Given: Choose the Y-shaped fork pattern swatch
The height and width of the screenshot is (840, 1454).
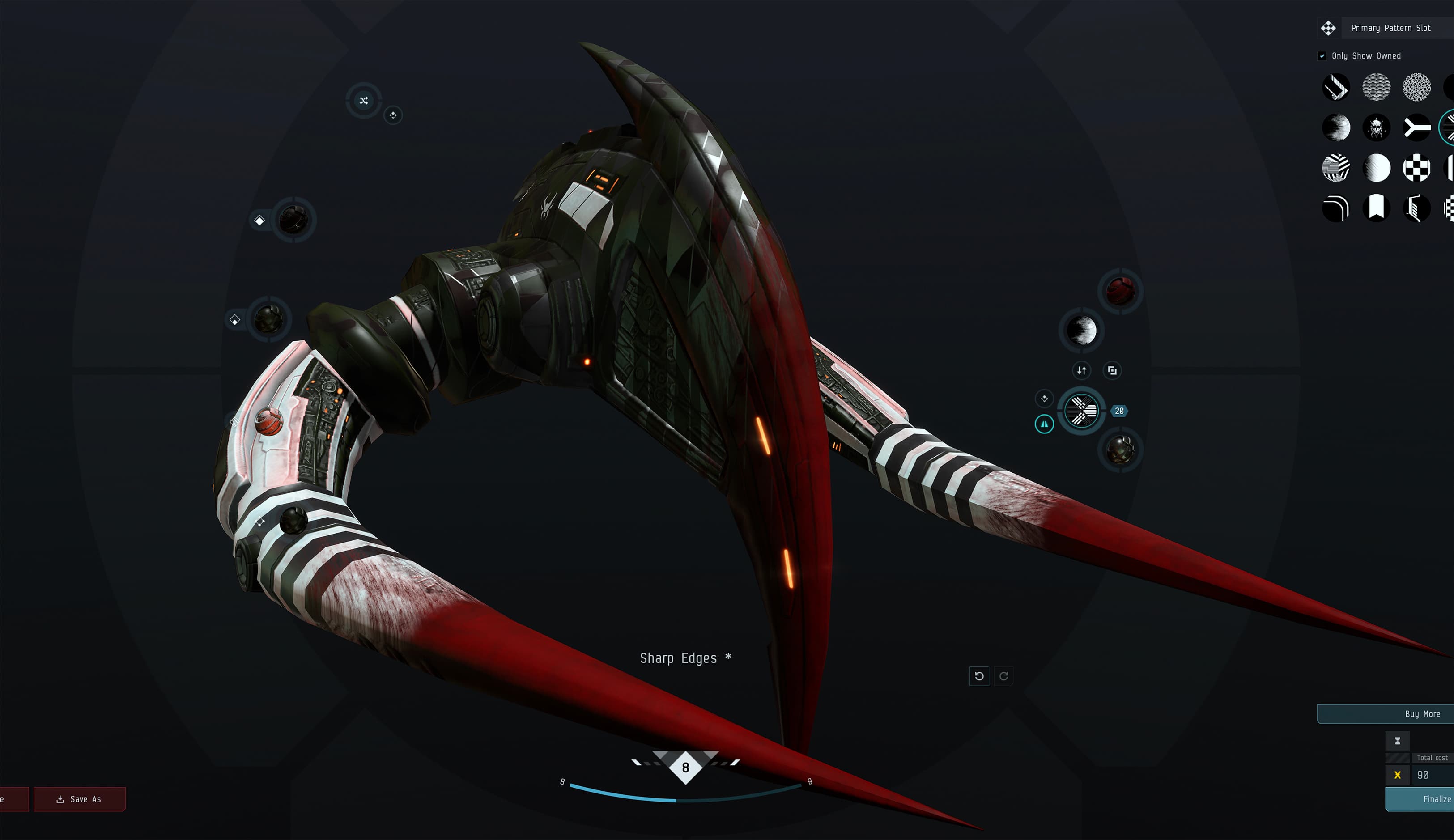Looking at the screenshot, I should pyautogui.click(x=1416, y=127).
